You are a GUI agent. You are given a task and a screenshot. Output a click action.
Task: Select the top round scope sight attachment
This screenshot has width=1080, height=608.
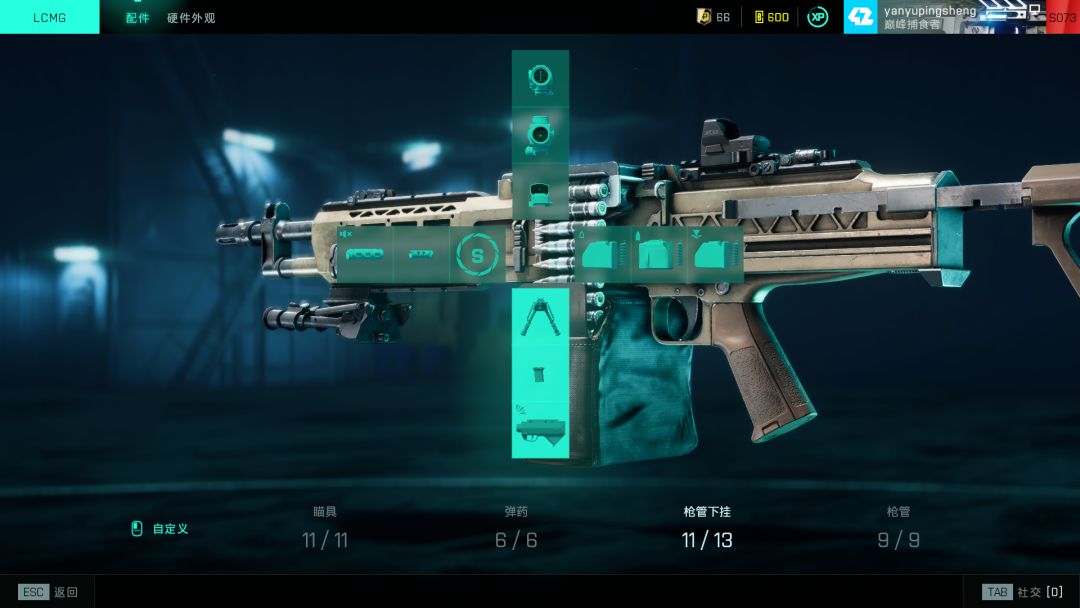(x=540, y=79)
